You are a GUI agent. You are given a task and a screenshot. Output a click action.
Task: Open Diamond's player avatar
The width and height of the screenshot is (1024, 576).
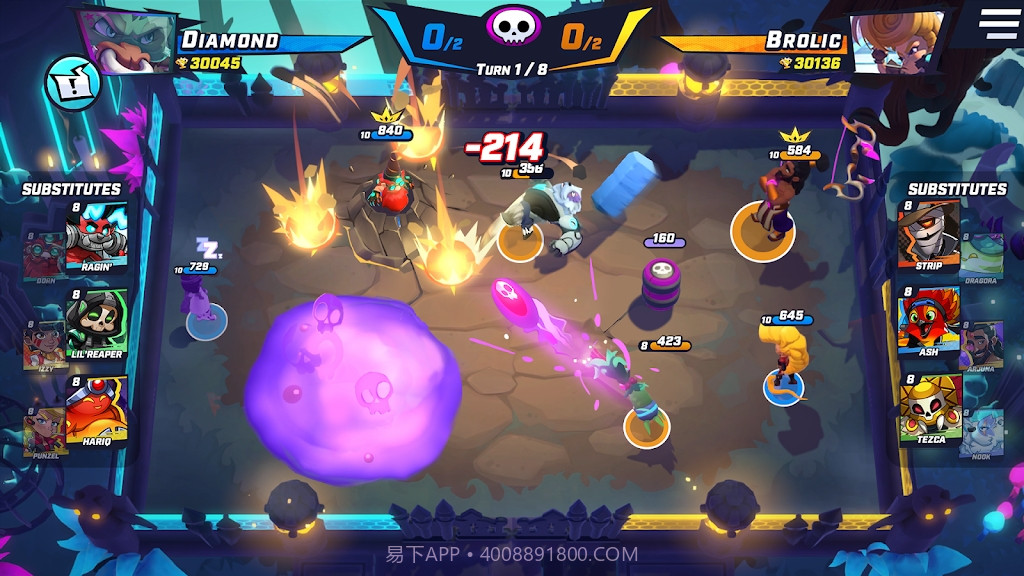click(x=128, y=42)
